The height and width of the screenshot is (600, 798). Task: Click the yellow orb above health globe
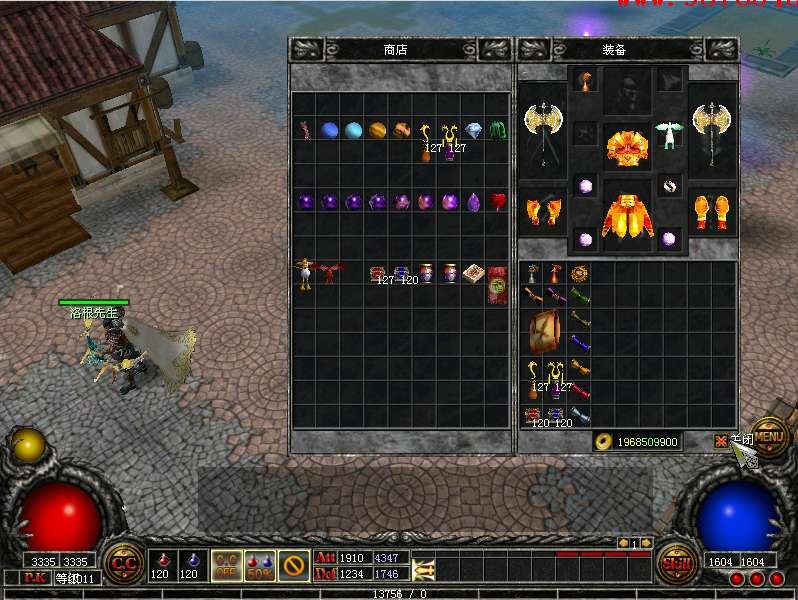coord(28,444)
